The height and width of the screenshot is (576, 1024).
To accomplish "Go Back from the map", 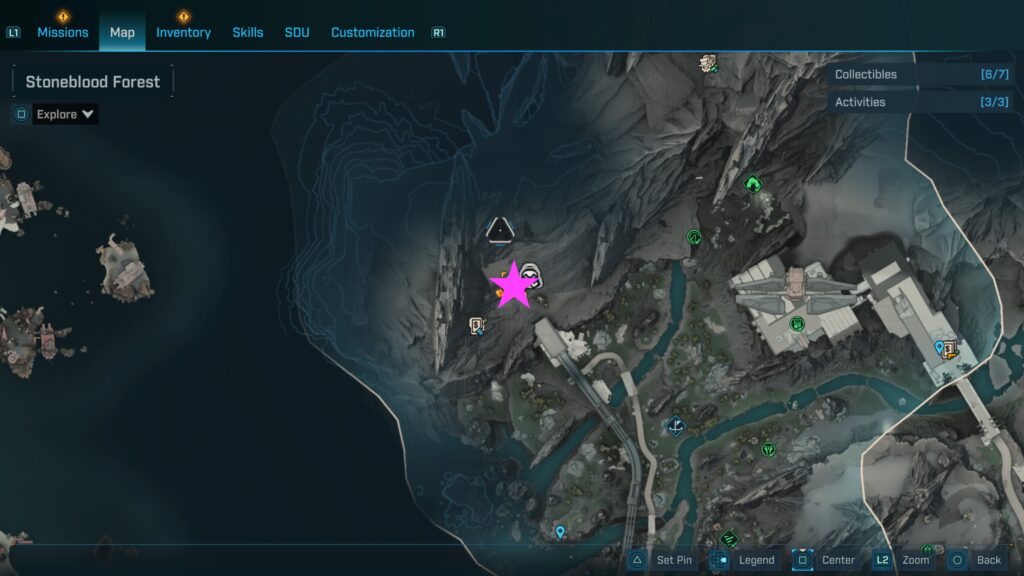I will point(975,560).
